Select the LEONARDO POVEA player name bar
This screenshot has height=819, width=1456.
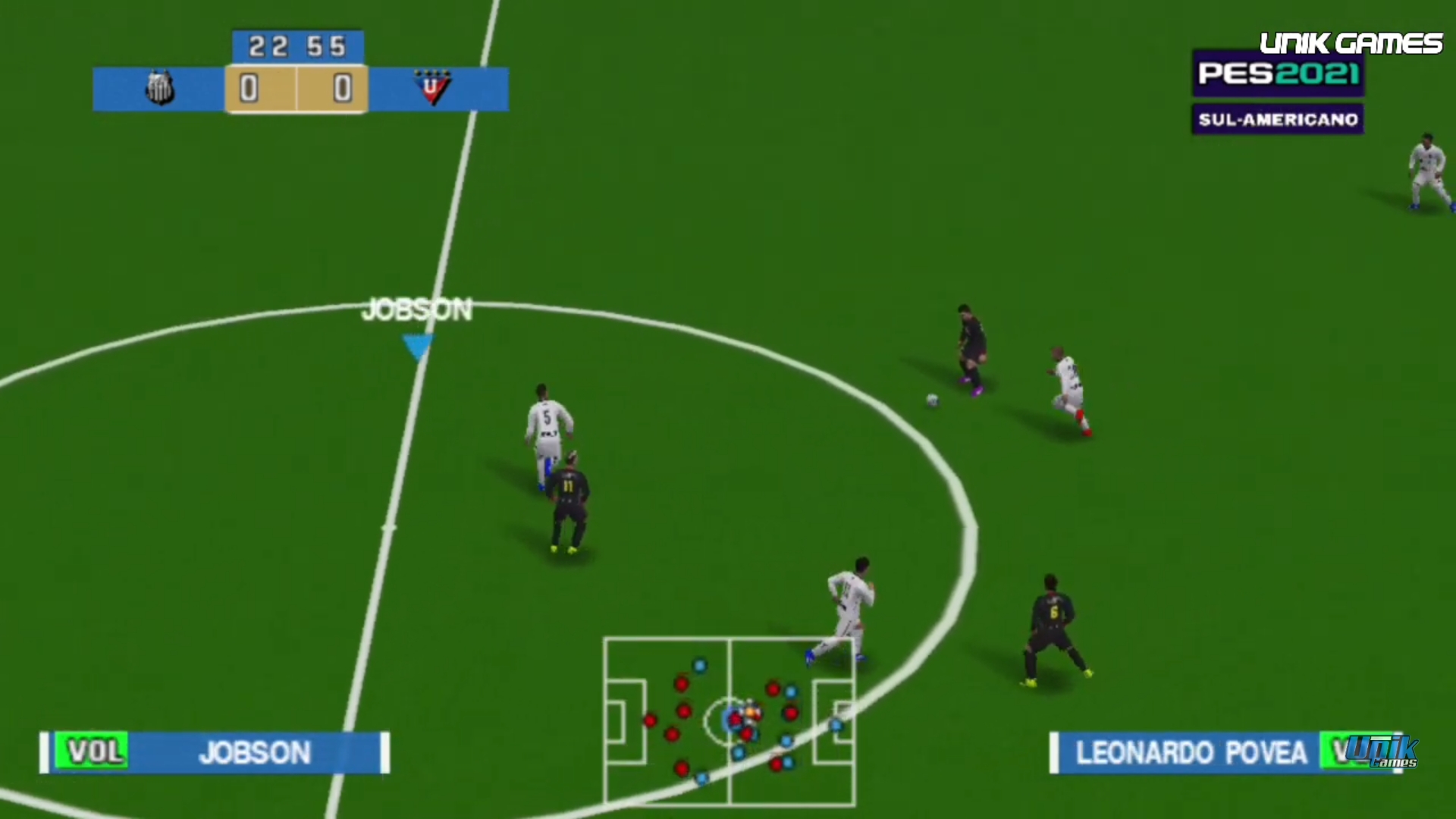click(1191, 752)
